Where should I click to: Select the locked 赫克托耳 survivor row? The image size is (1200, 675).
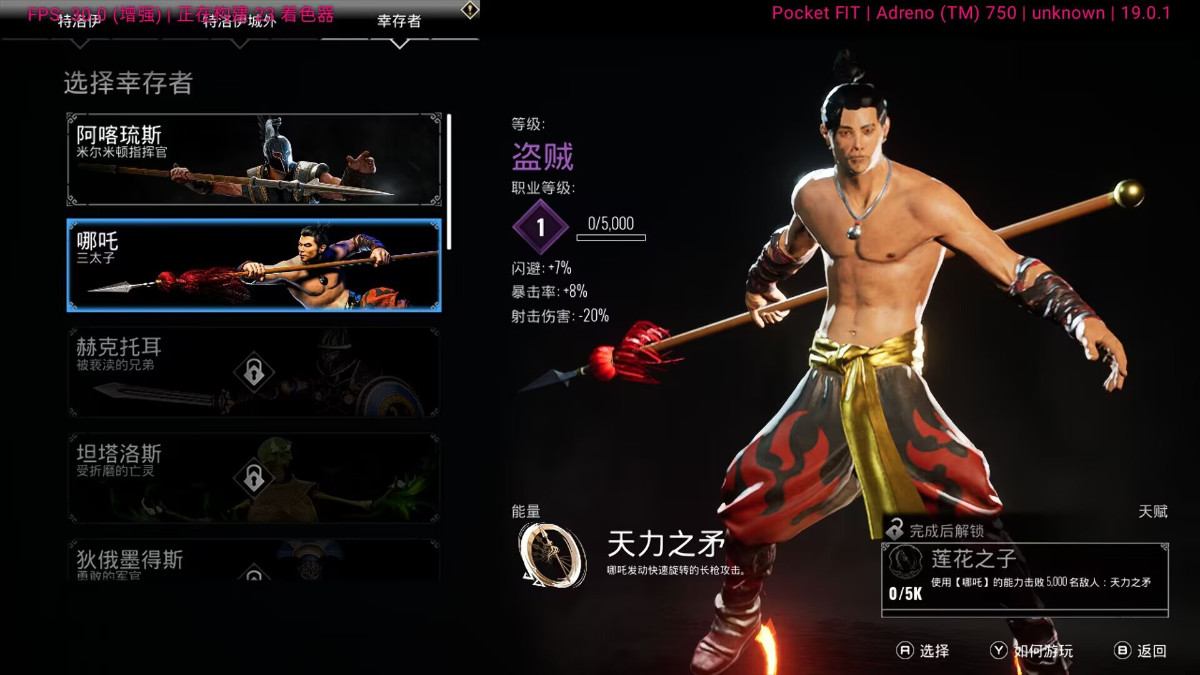click(253, 372)
